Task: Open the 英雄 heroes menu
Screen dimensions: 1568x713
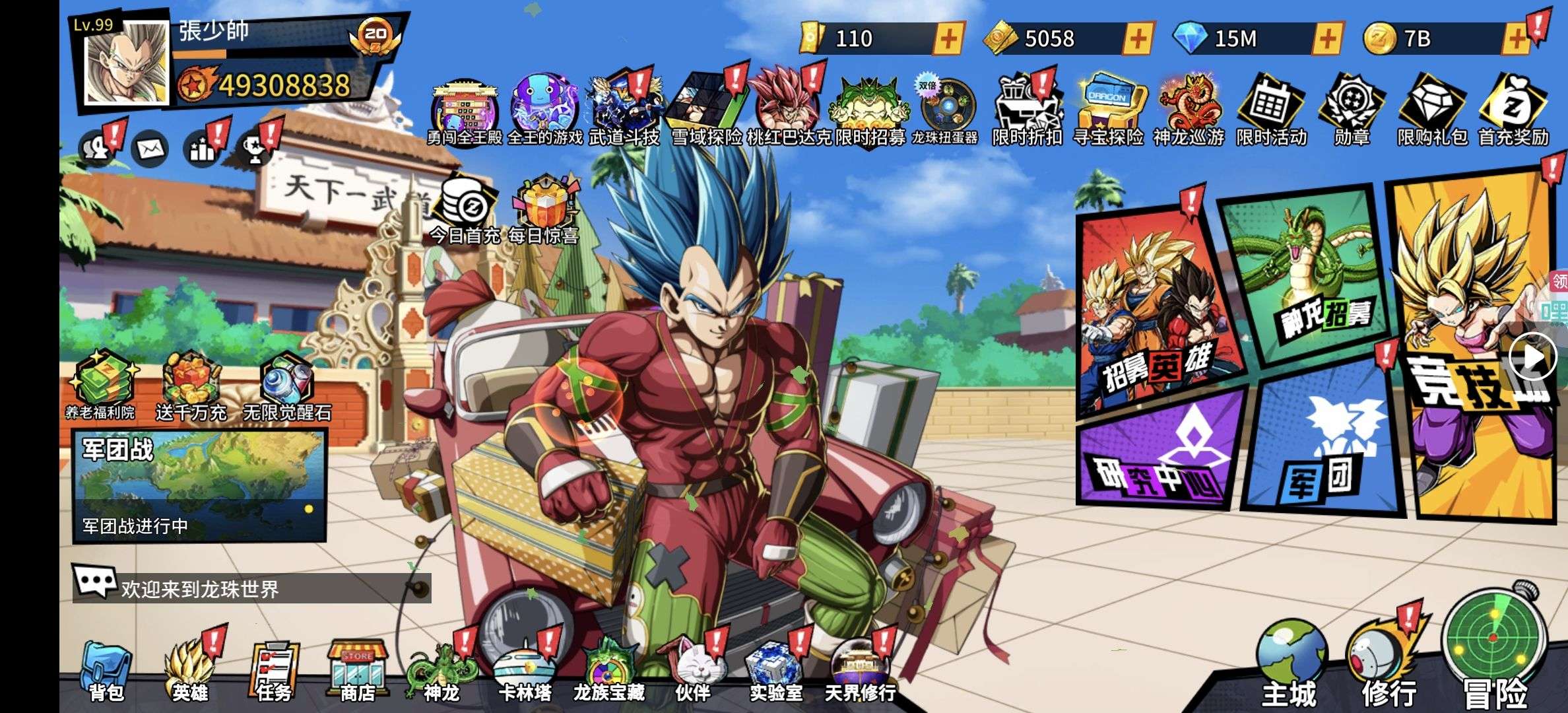Action: point(190,671)
